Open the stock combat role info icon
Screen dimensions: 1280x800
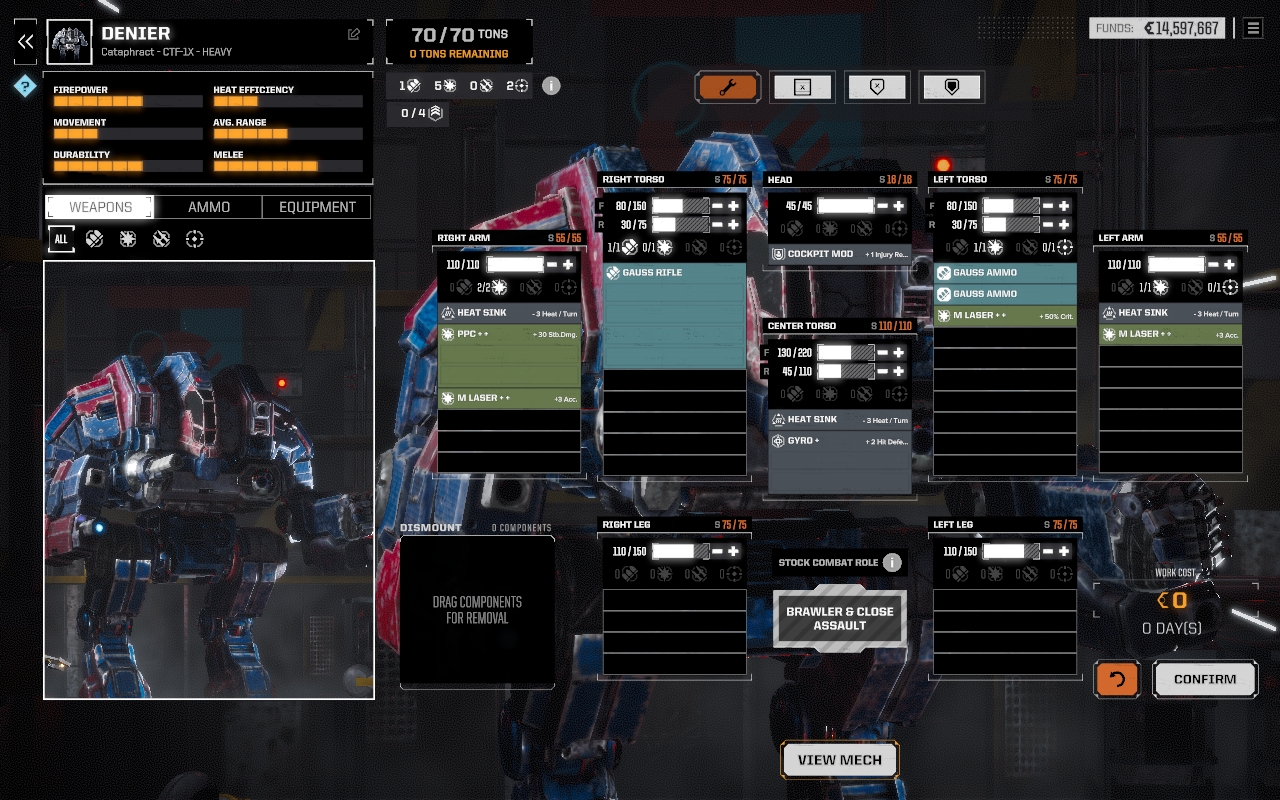point(892,562)
